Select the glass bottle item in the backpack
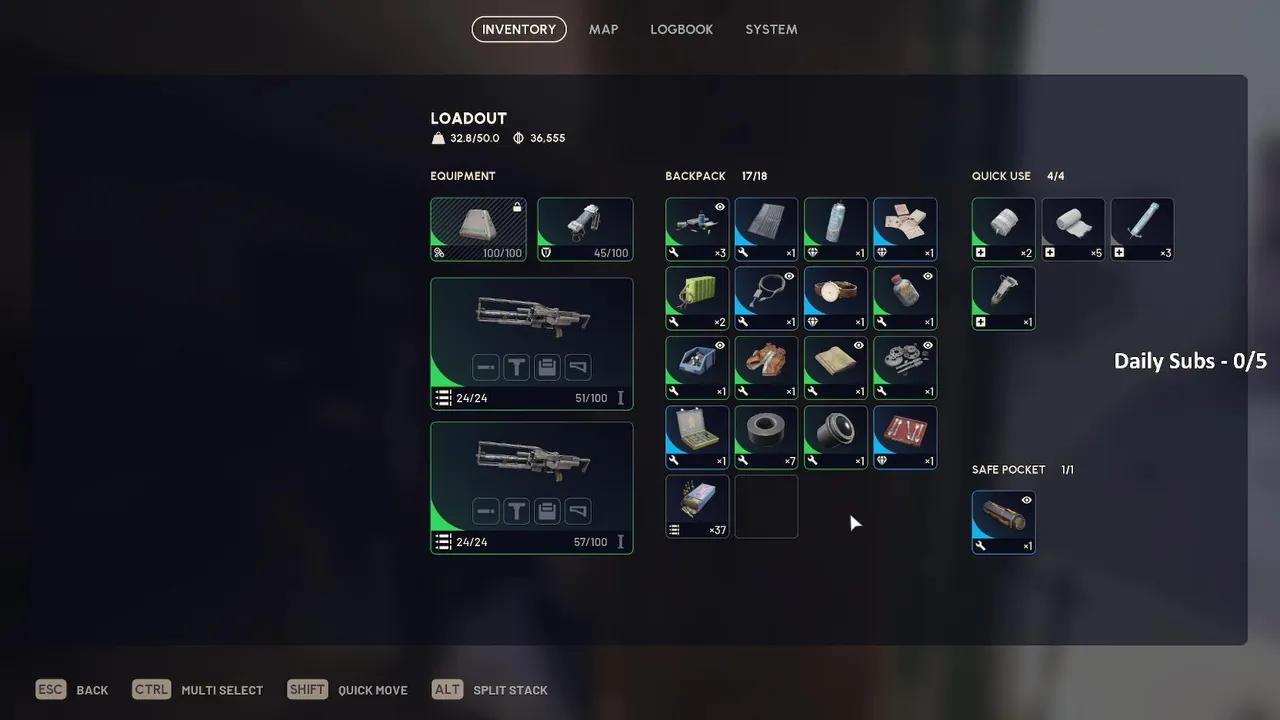Screen dimensions: 1280x720 (x=905, y=298)
